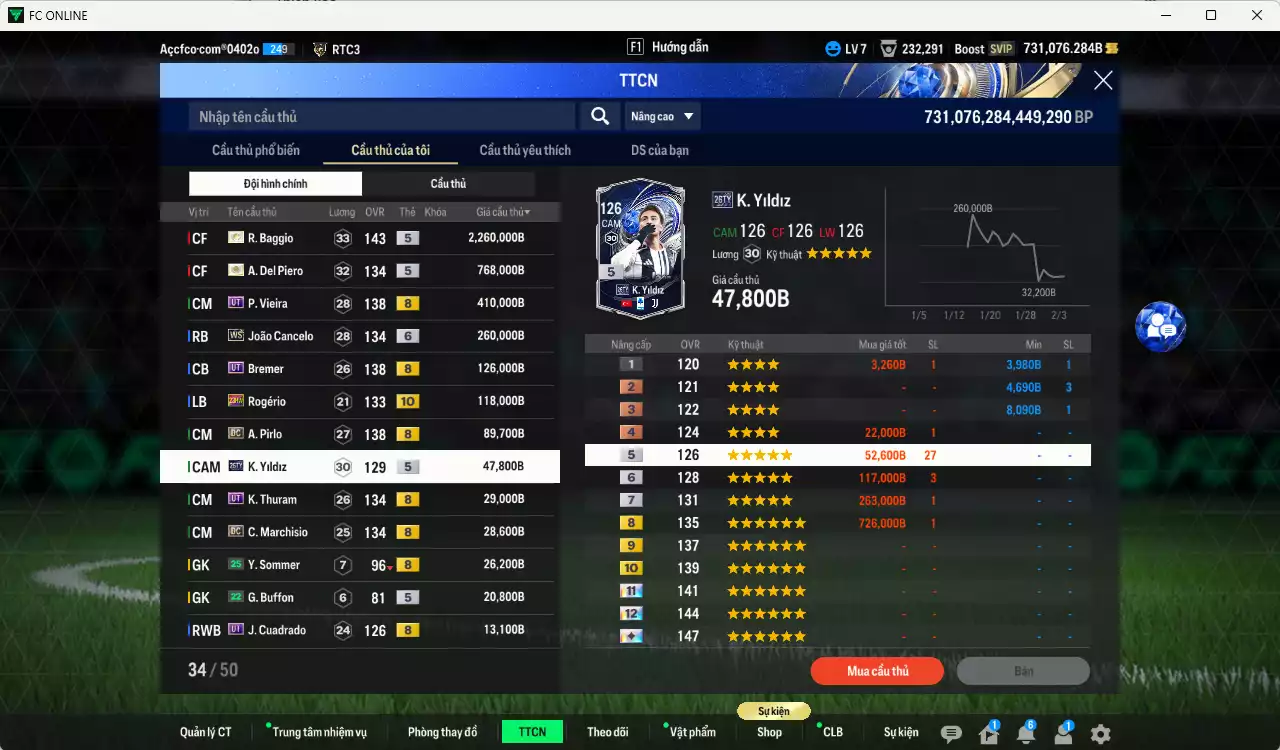This screenshot has width=1280, height=750.
Task: Switch to Đội hình chính view
Action: (275, 183)
